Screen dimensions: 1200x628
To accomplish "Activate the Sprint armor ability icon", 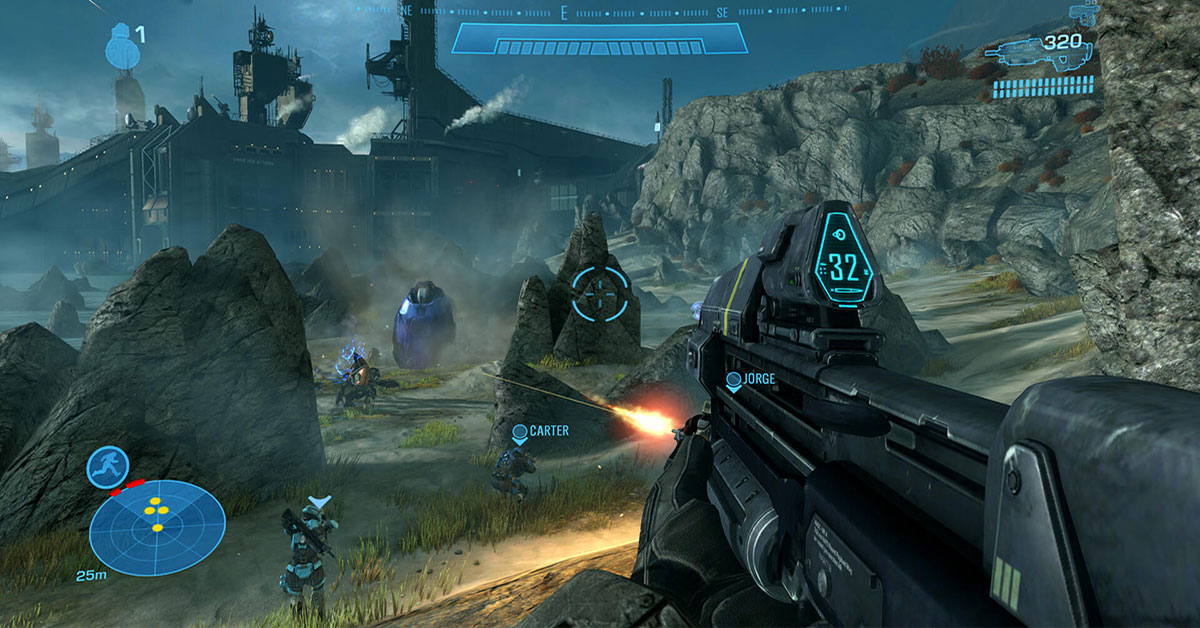I will [106, 466].
